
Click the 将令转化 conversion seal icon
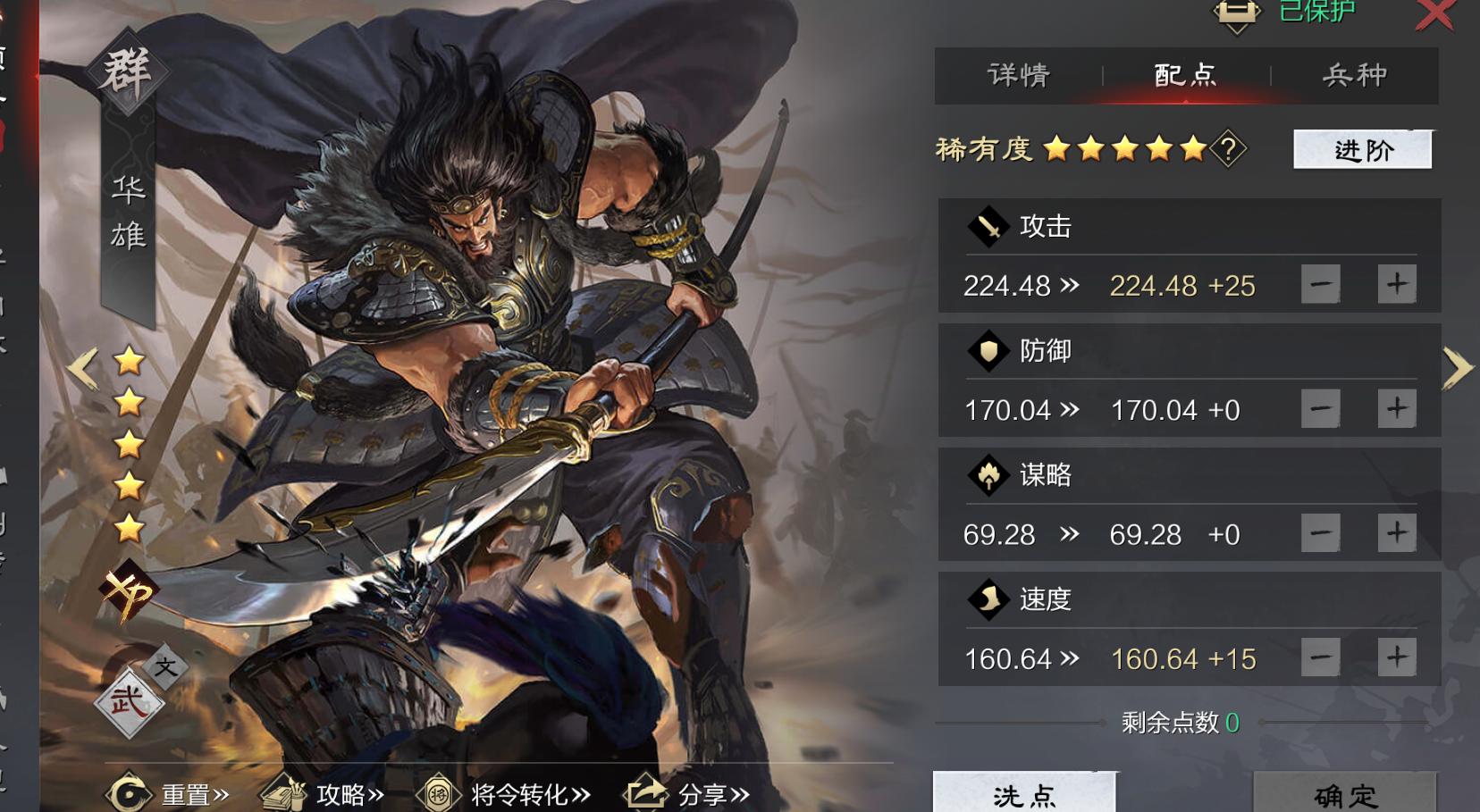coord(438,791)
